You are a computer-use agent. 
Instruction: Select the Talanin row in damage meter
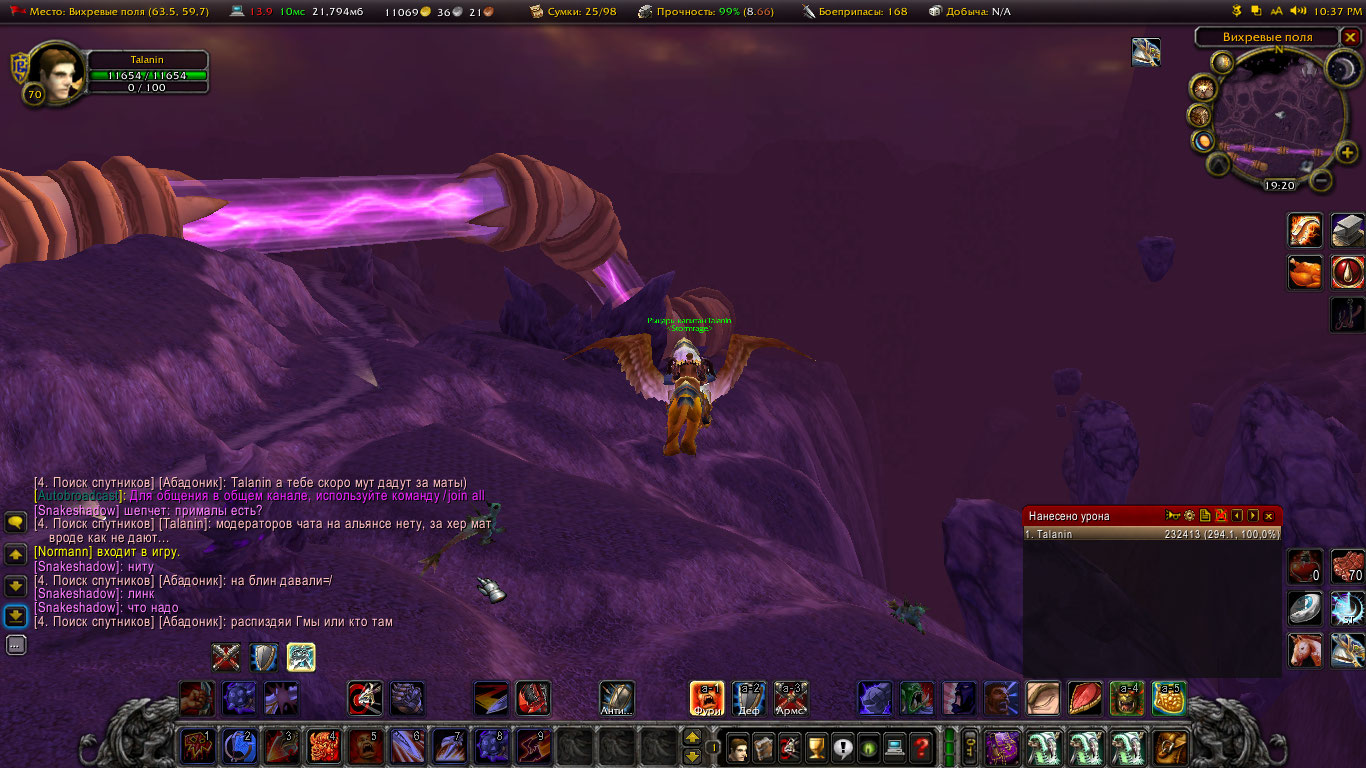pyautogui.click(x=1152, y=535)
